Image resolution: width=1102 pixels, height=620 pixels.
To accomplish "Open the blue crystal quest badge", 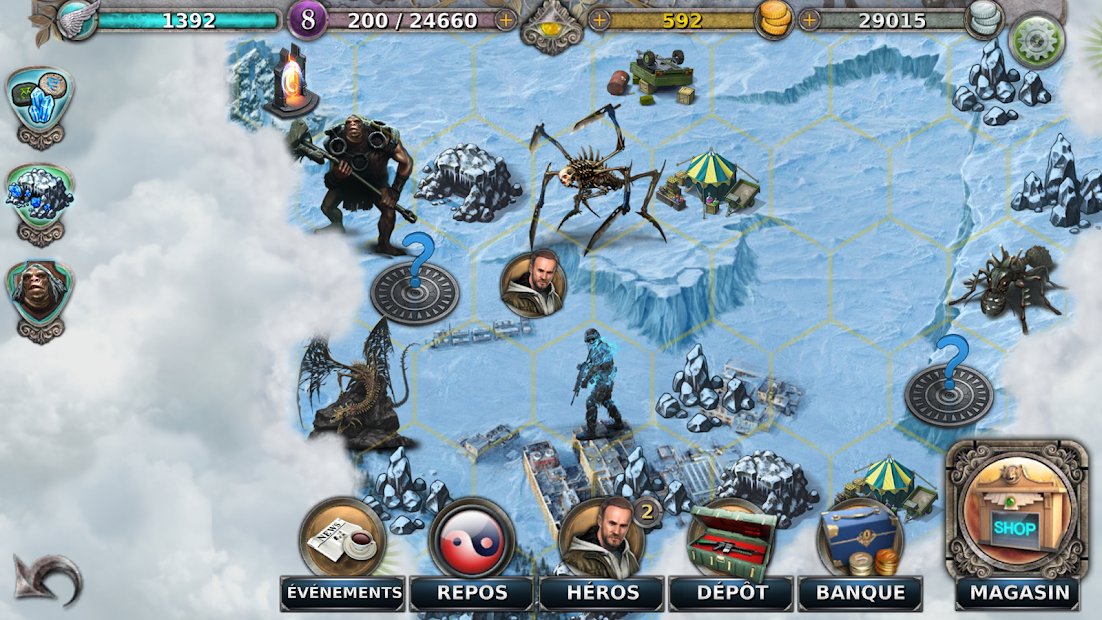I will pos(41,102).
